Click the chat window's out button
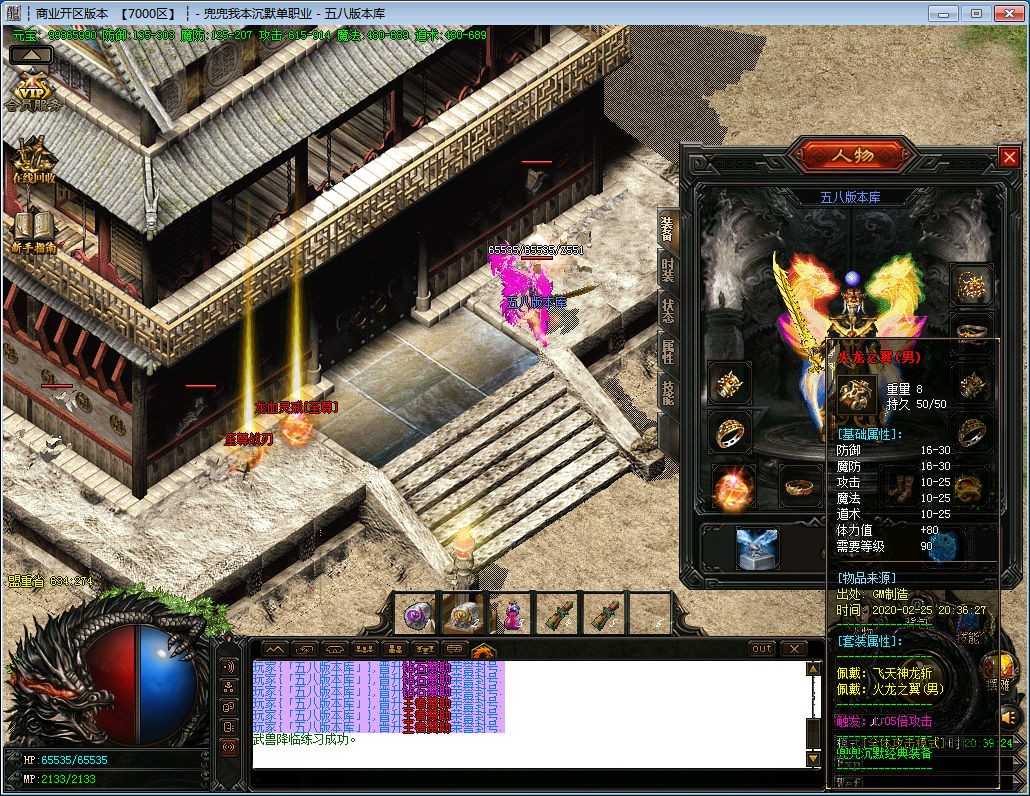 (762, 649)
